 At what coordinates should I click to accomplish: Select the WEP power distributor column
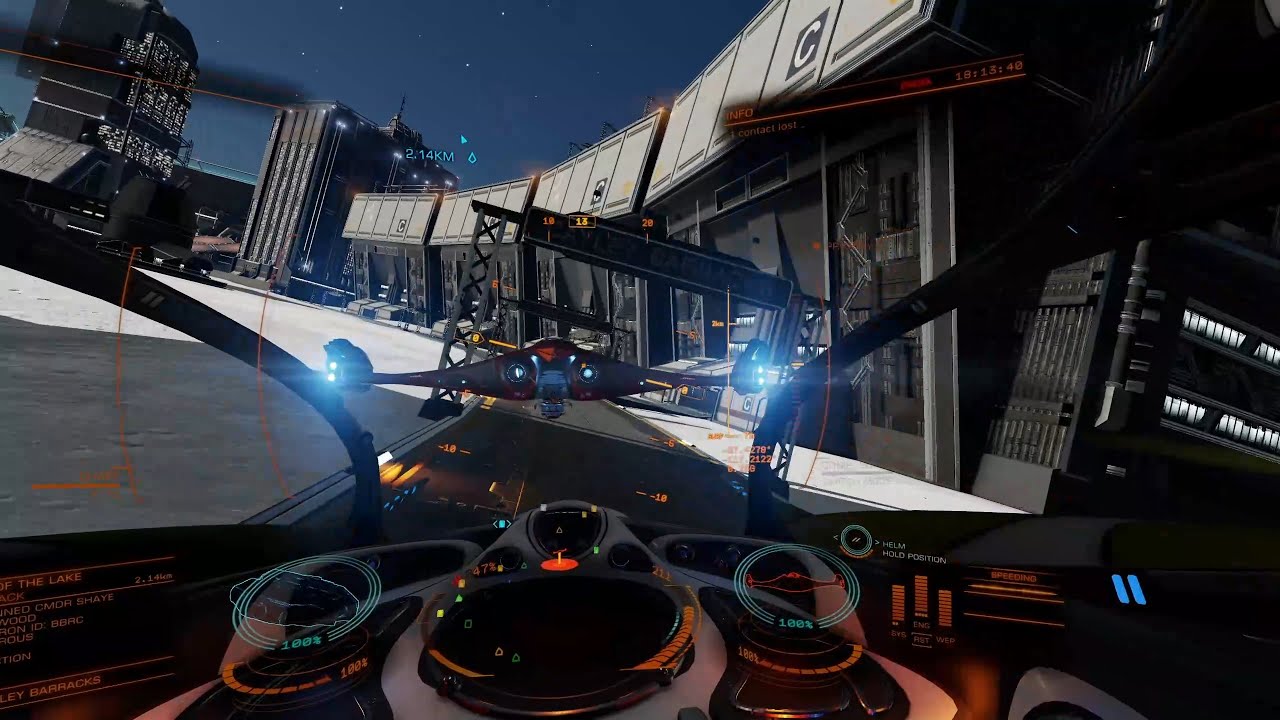coord(945,606)
